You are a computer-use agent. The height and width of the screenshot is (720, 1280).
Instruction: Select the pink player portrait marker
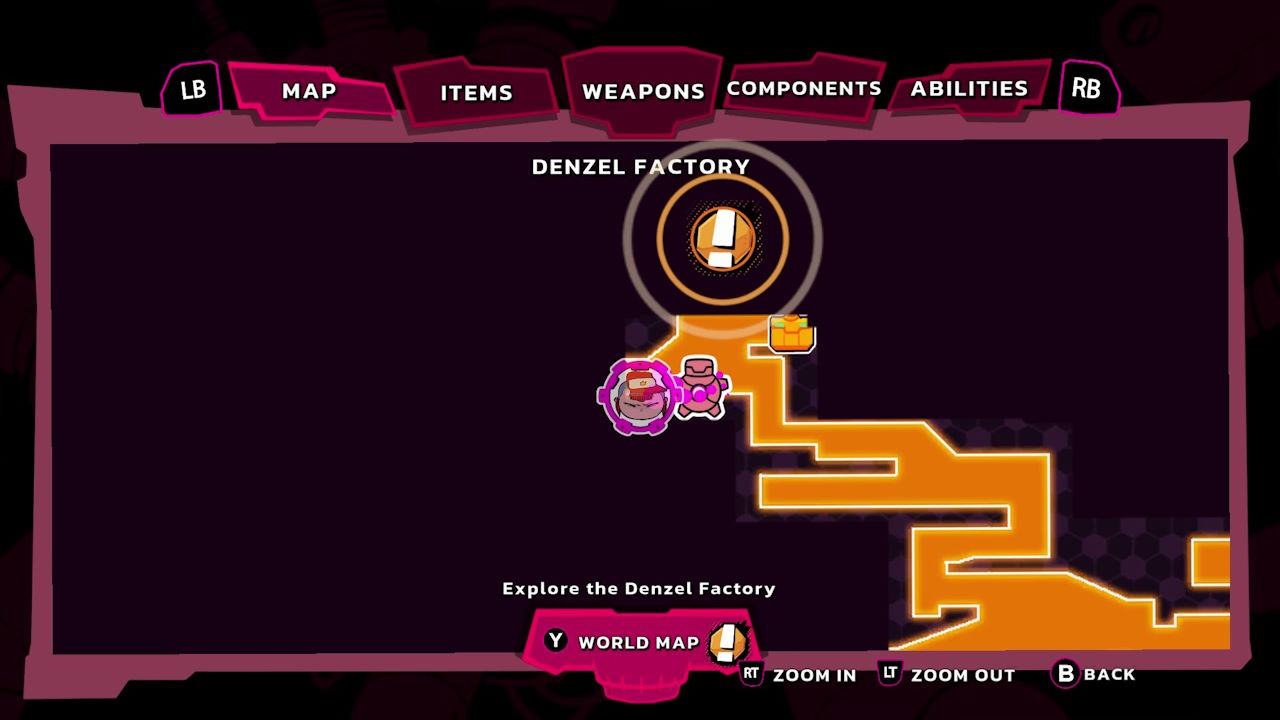639,396
